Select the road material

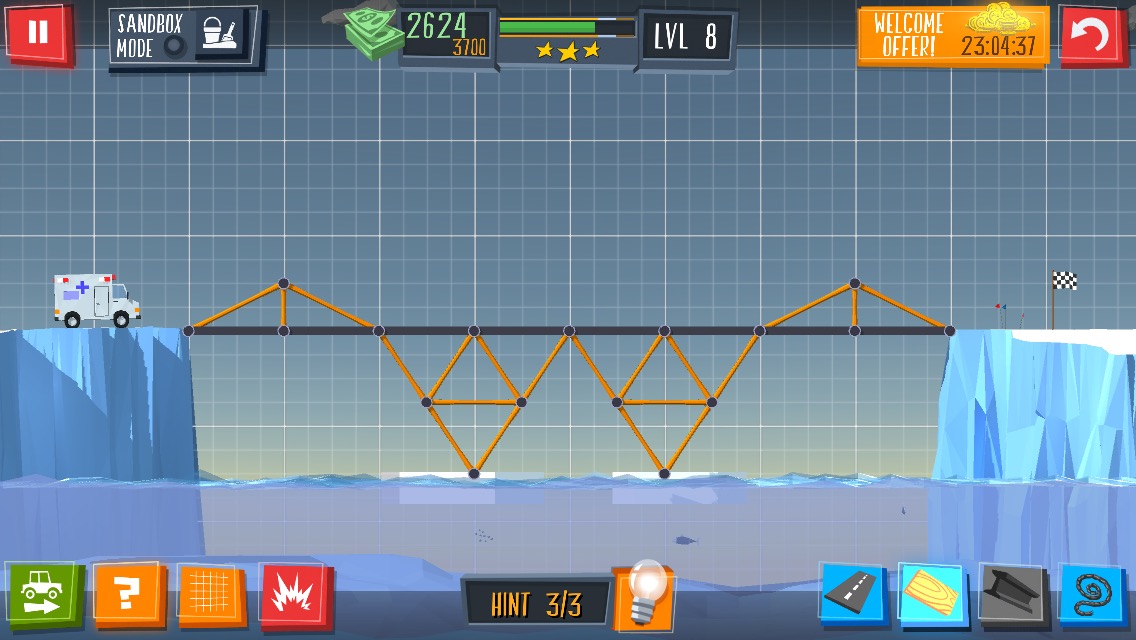pos(851,594)
